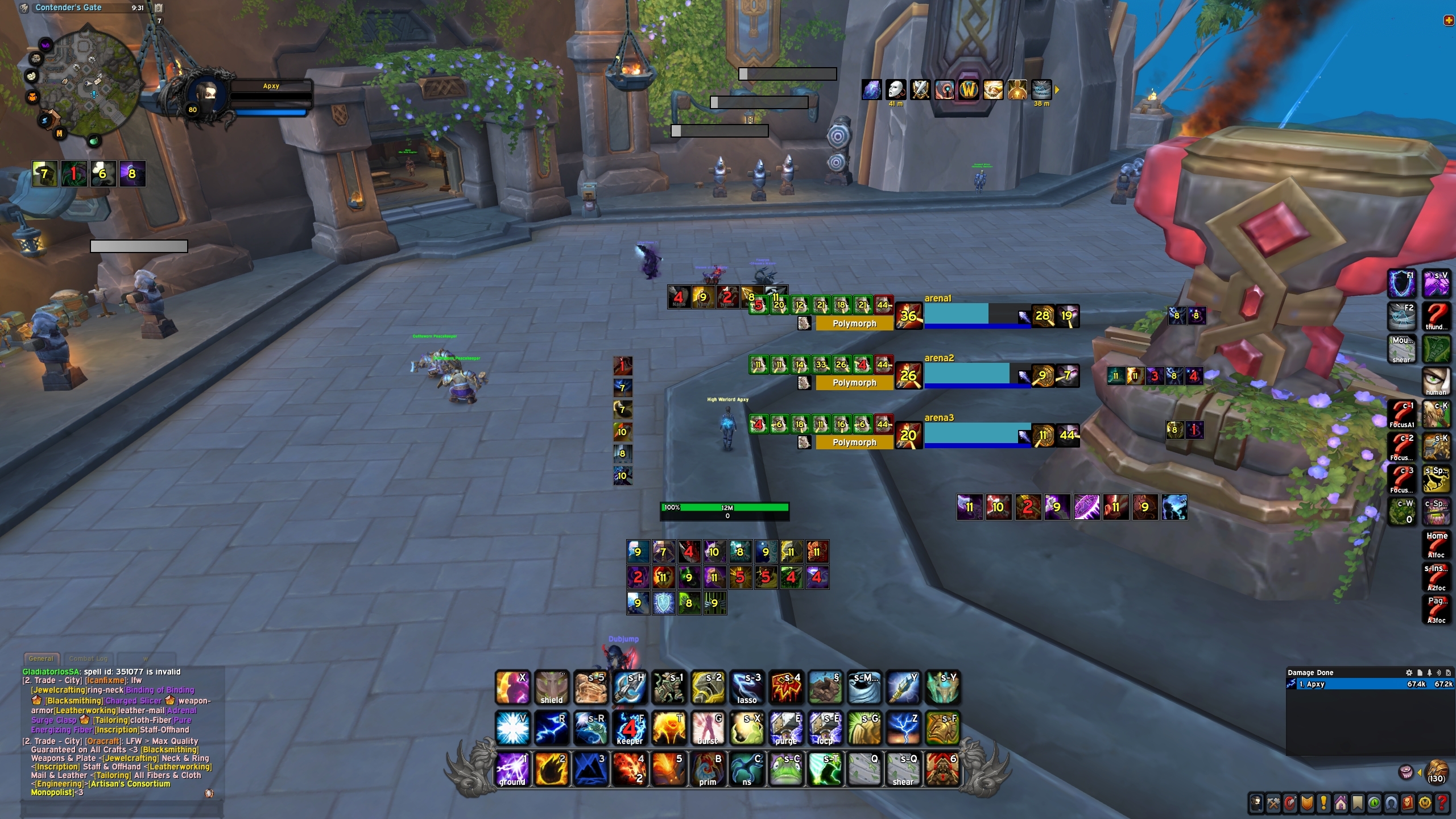Open the purple house housing micro button

click(1341, 803)
